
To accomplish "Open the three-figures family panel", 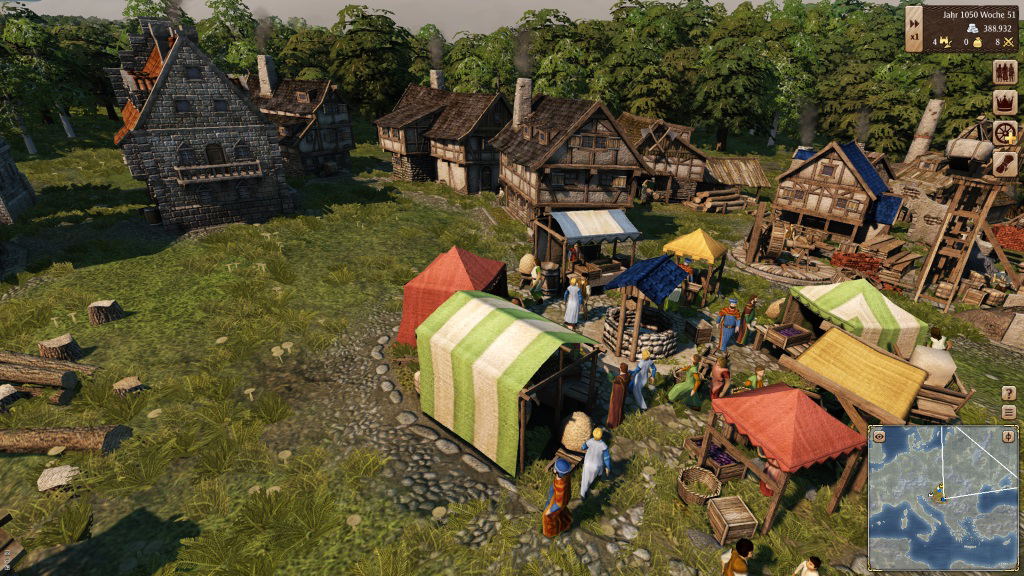I will [x=1005, y=73].
